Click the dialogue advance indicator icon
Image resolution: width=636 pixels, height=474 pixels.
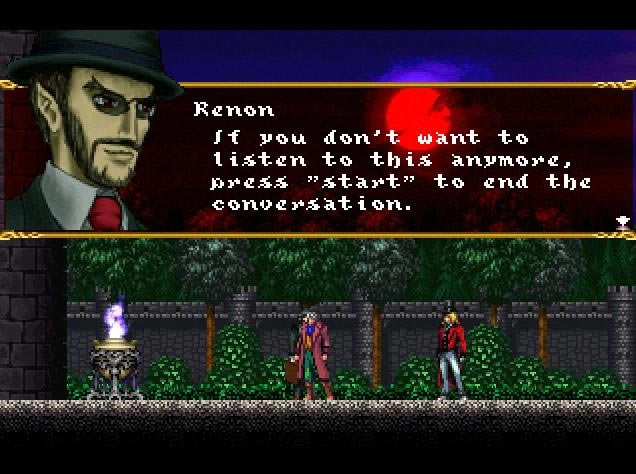pos(622,221)
